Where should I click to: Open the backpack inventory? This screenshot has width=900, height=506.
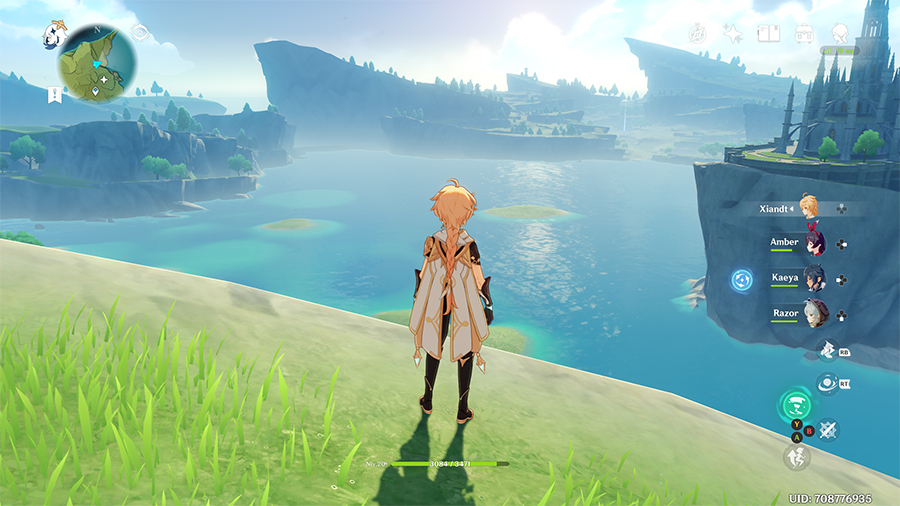point(803,34)
